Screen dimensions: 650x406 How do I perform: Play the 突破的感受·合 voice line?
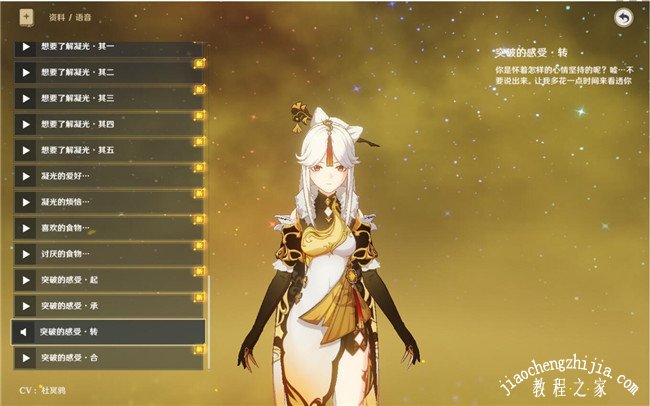pos(108,358)
